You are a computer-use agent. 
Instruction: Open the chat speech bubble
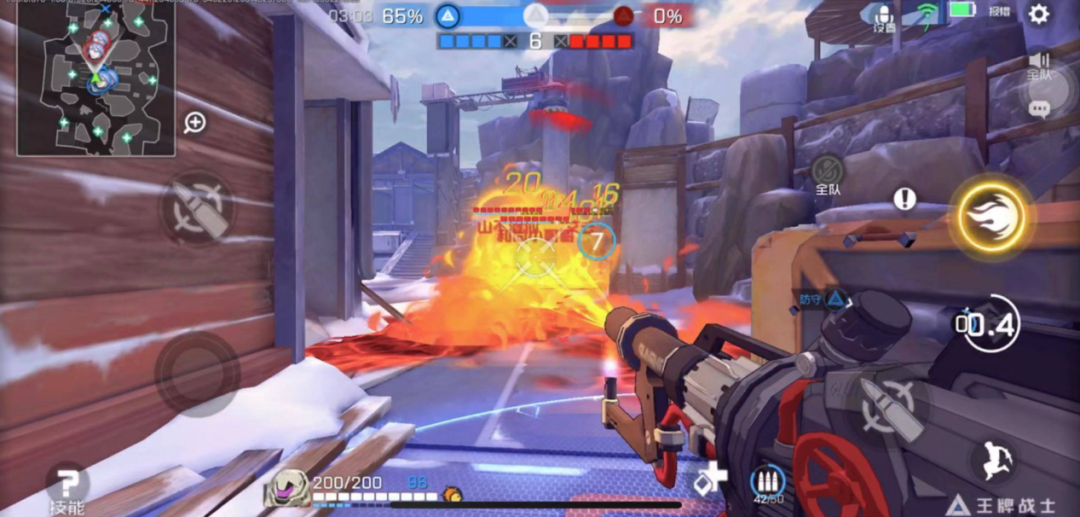(x=1039, y=108)
